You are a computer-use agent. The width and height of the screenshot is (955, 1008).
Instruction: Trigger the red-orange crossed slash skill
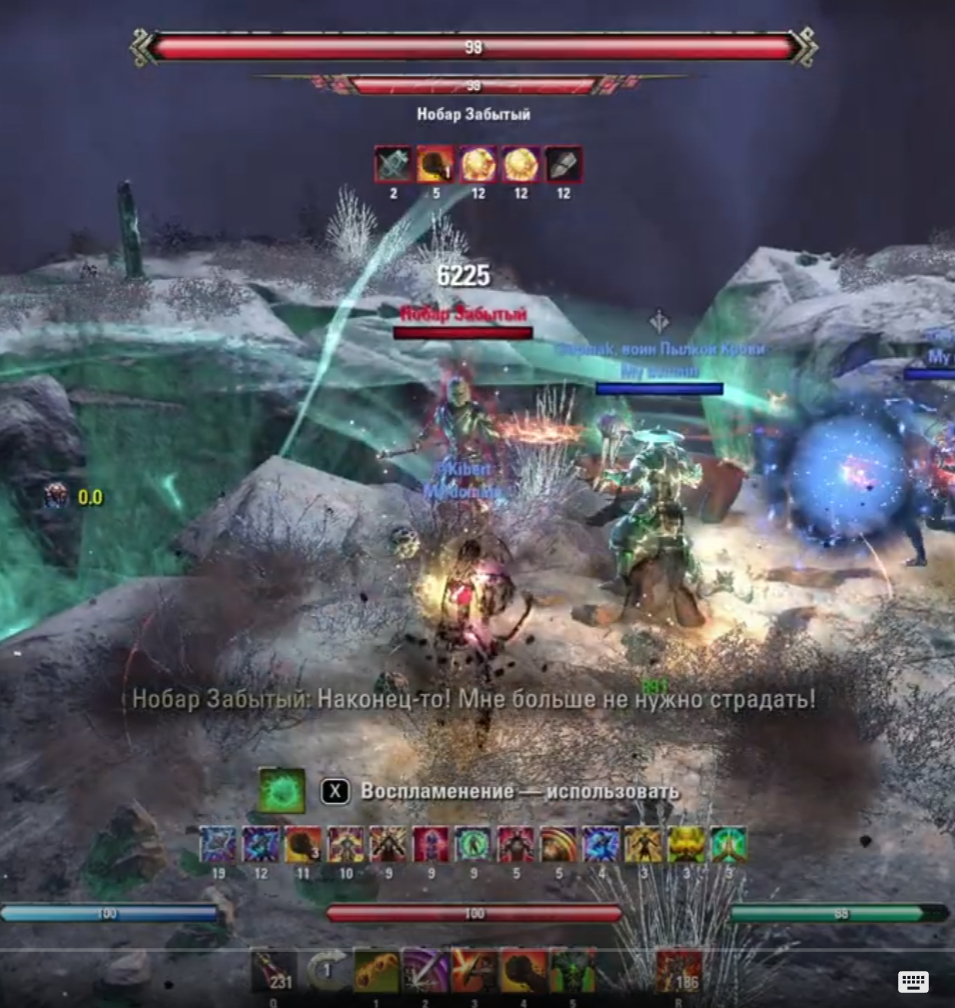[474, 971]
